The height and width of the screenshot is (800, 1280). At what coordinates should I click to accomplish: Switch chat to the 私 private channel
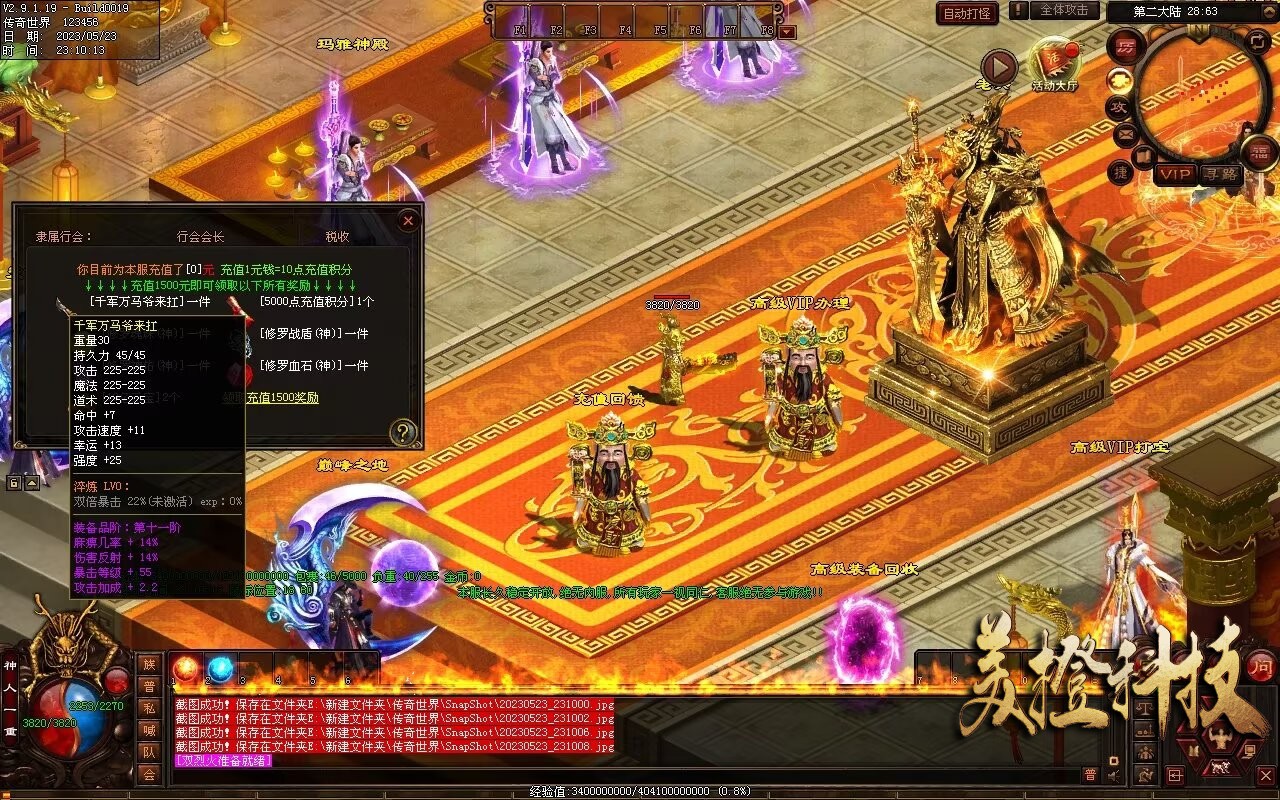coord(149,708)
